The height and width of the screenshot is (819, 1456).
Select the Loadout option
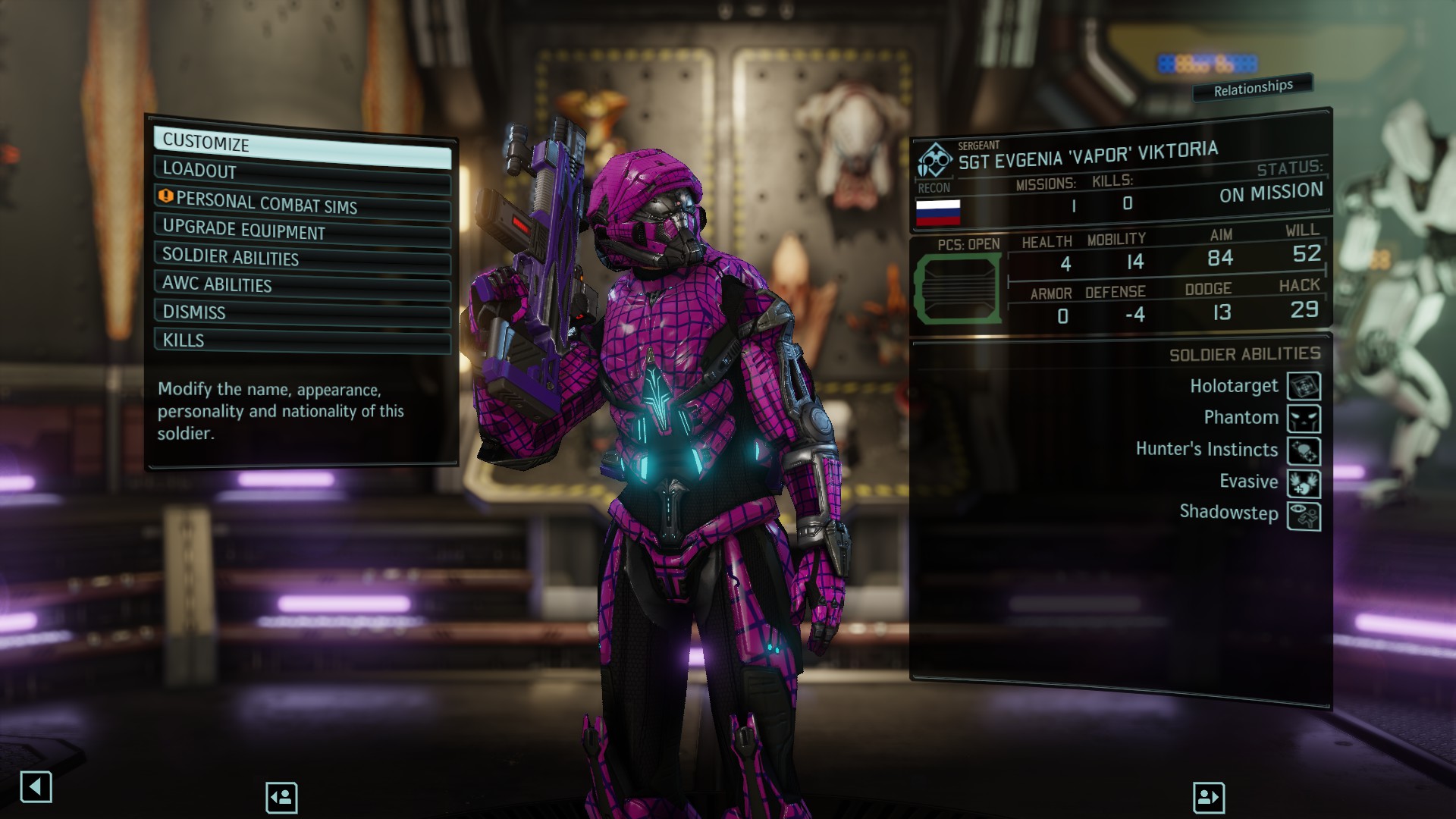302,174
